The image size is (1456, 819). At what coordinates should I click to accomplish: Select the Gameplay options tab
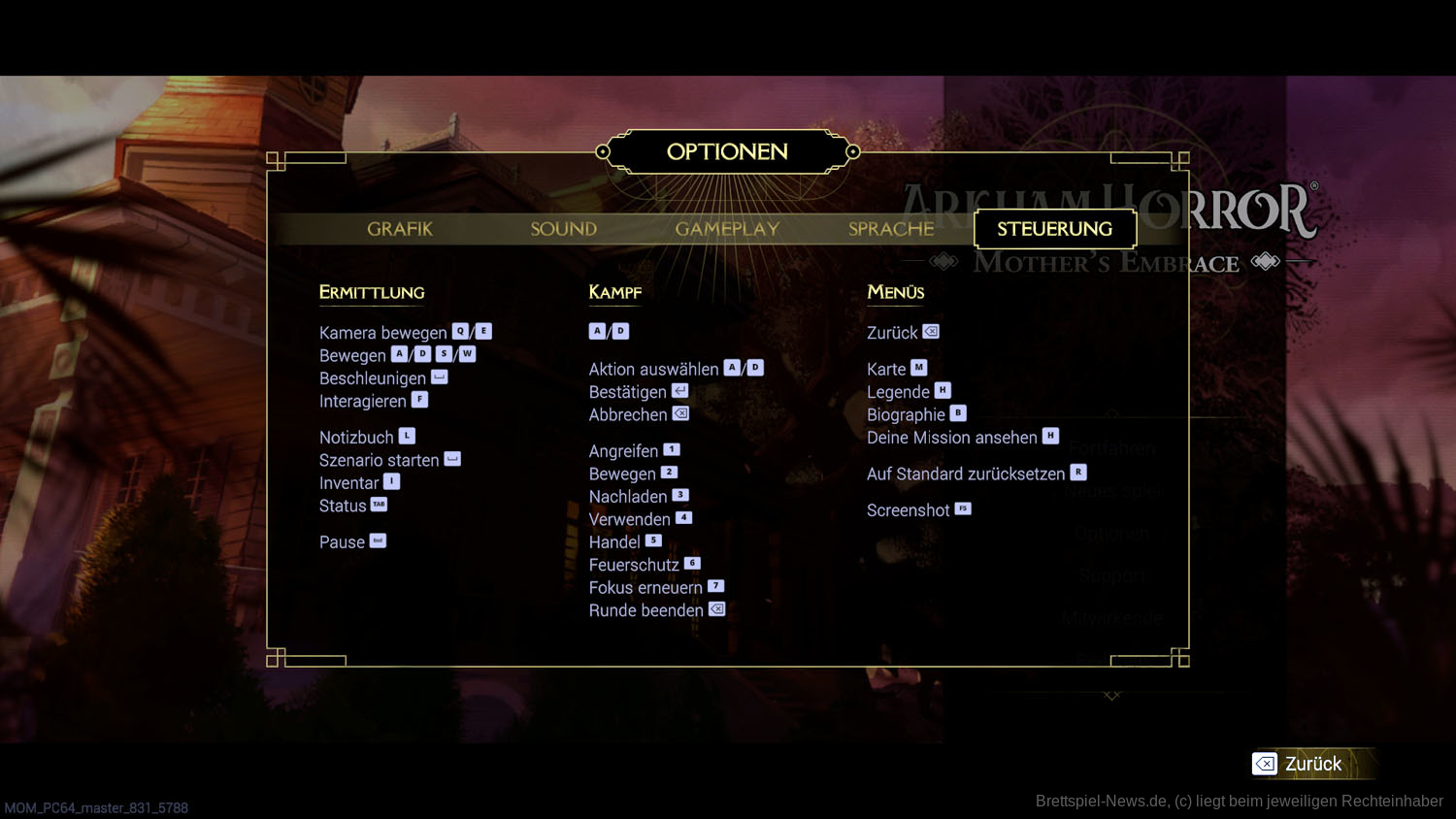click(x=727, y=229)
